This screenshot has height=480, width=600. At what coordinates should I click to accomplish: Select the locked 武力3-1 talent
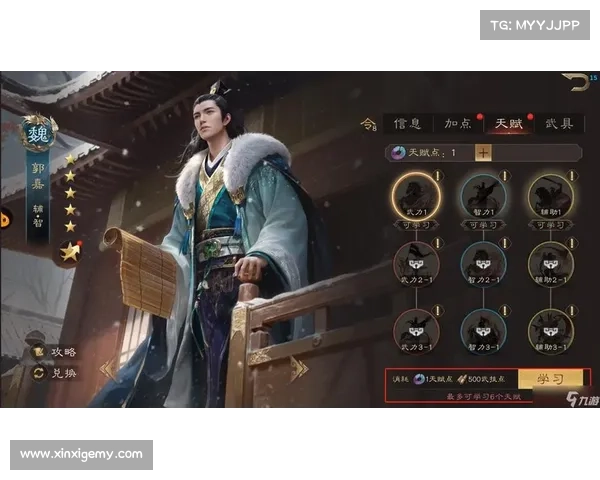click(x=415, y=328)
